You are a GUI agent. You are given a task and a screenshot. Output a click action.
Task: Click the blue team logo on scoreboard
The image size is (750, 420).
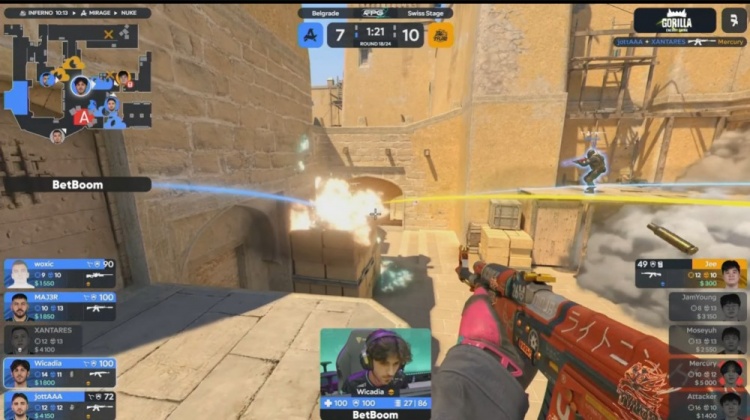311,35
